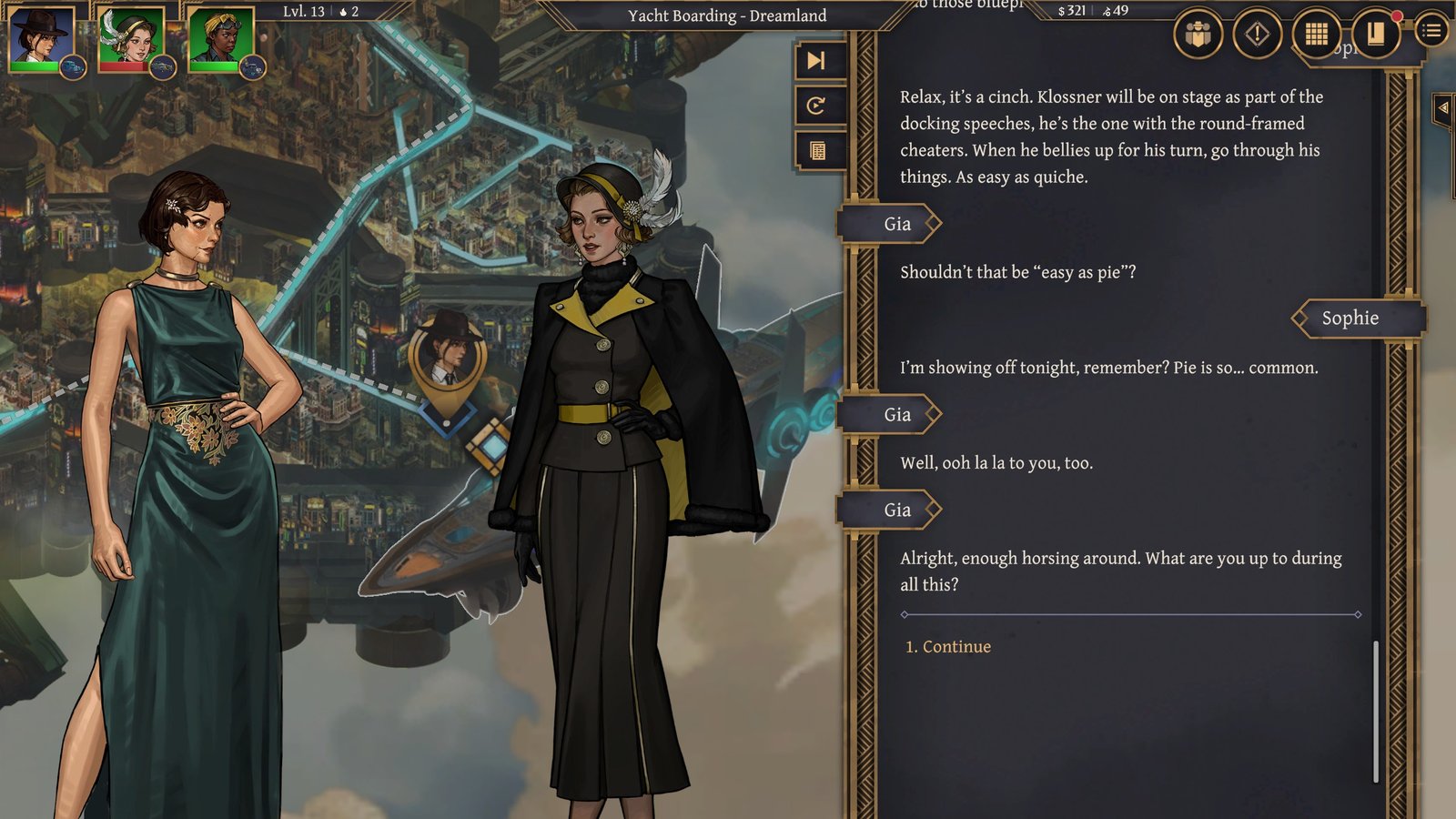The width and height of the screenshot is (1456, 819).
Task: Open the party members panel icon
Action: (1198, 35)
